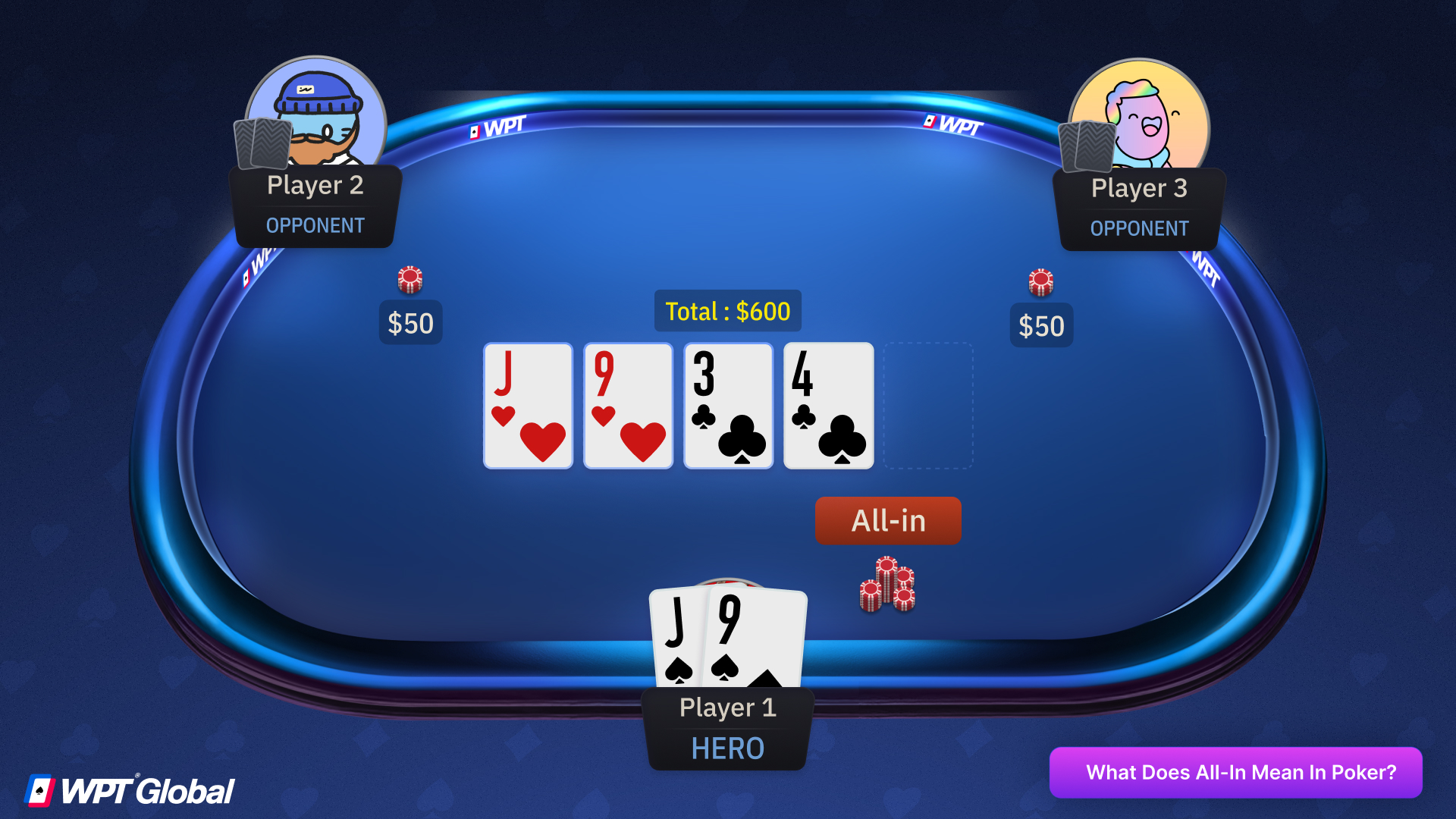Image resolution: width=1456 pixels, height=819 pixels.
Task: Click Player 3's $50 bet amount
Action: pos(1041,325)
